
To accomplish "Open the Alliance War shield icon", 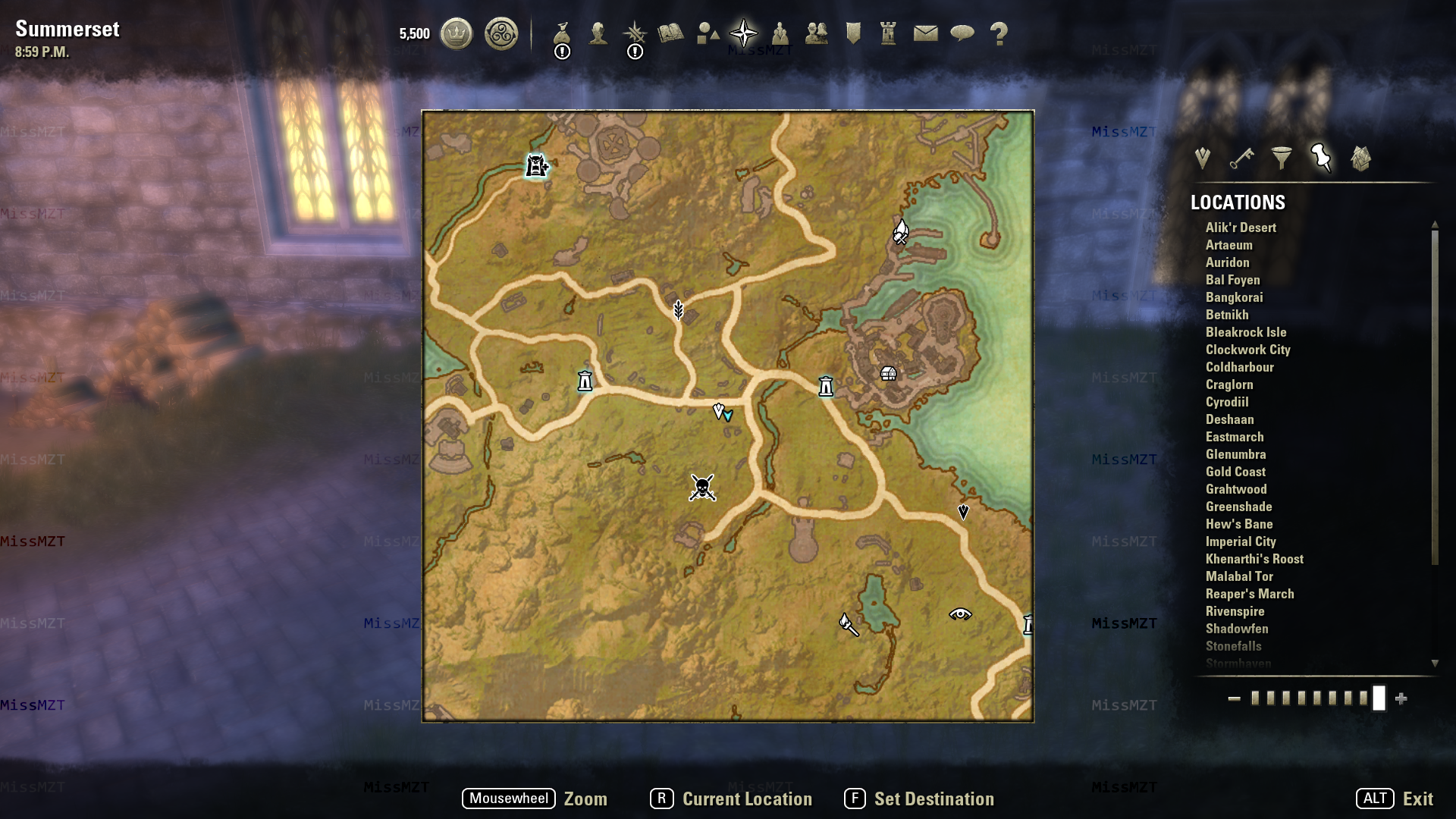I will [x=854, y=33].
